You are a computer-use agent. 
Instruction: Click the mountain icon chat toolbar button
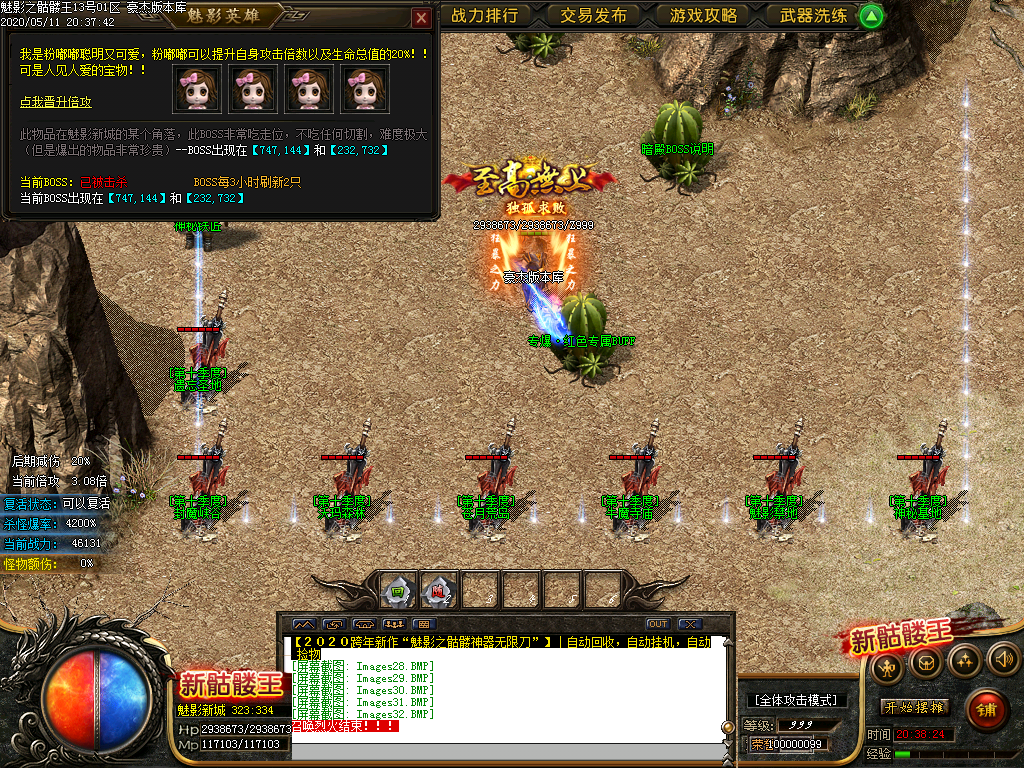point(302,624)
